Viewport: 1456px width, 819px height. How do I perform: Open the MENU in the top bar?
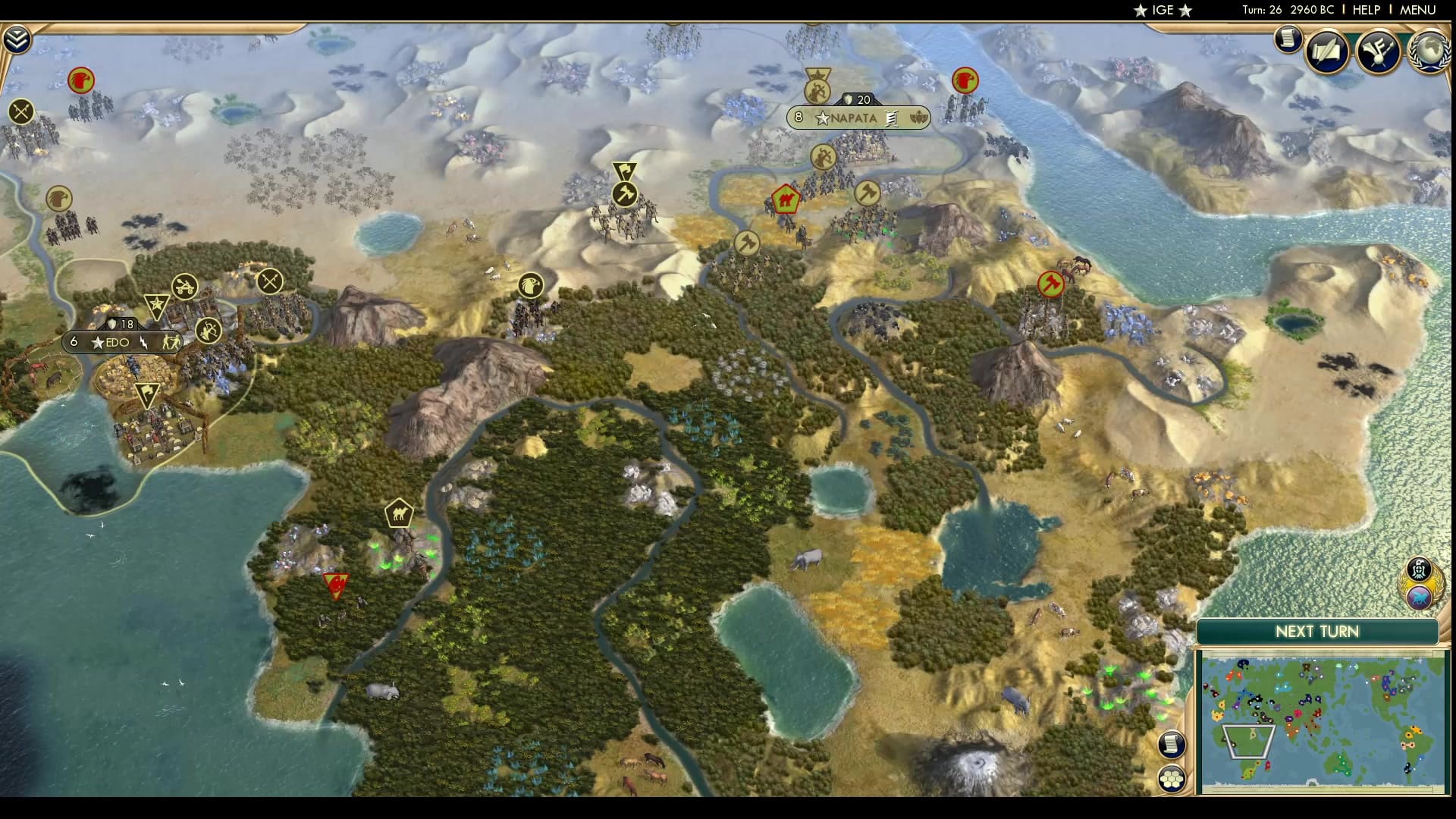(1419, 10)
